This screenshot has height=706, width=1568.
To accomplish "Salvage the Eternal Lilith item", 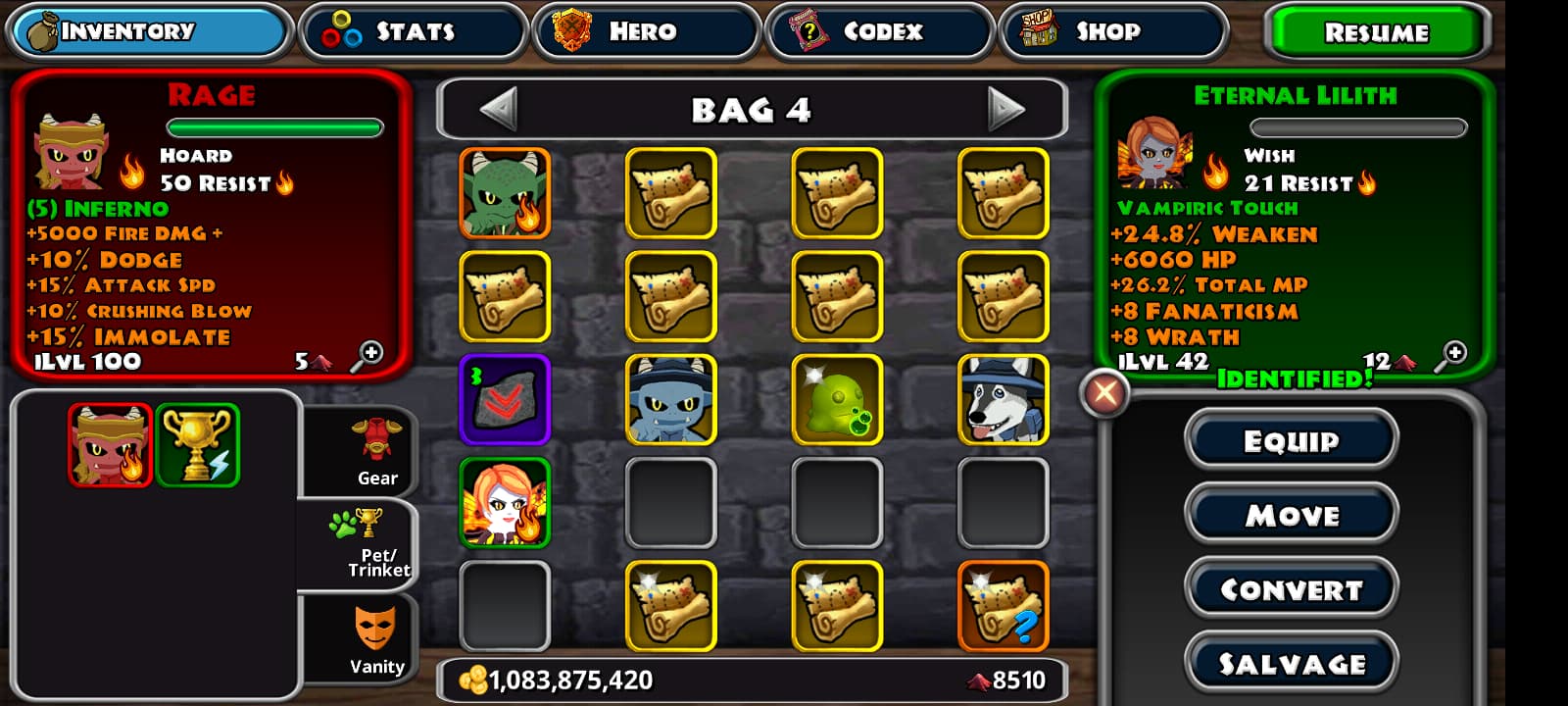I will coord(1291,664).
